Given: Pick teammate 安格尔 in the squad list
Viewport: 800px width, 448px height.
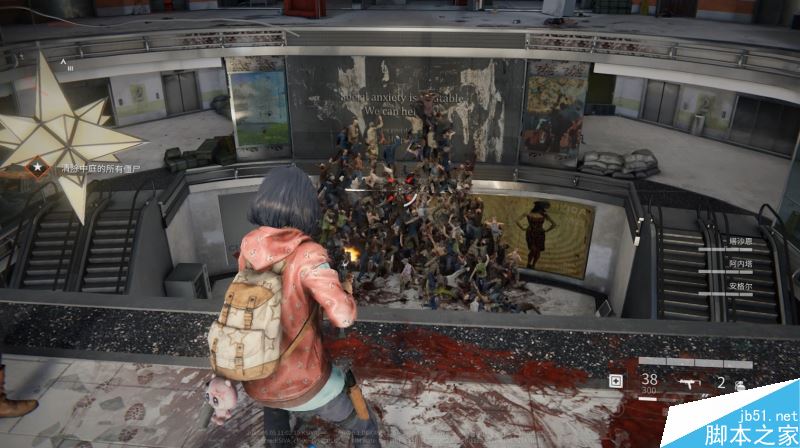Looking at the screenshot, I should 739,284.
